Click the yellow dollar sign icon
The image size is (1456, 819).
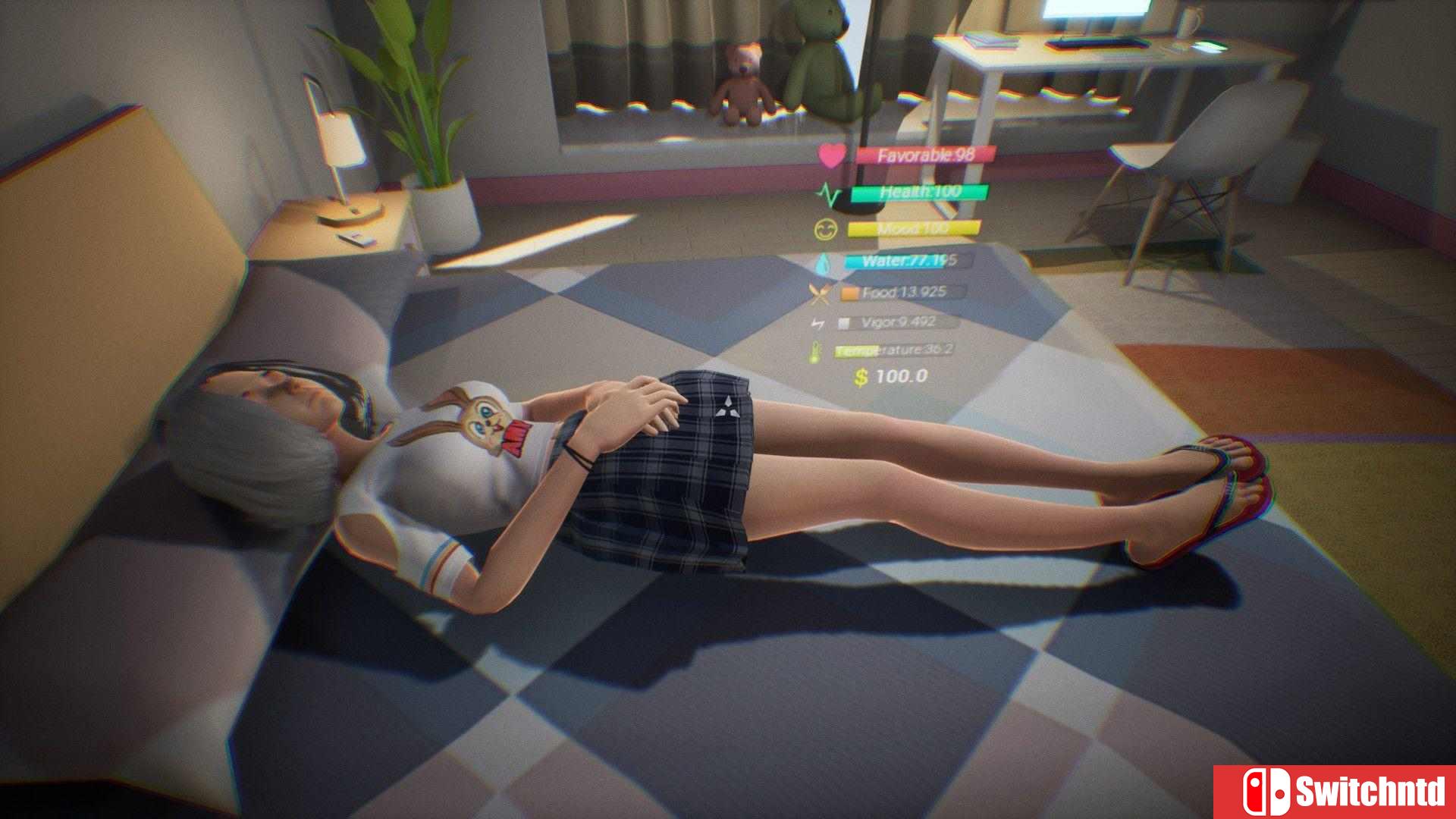[861, 376]
